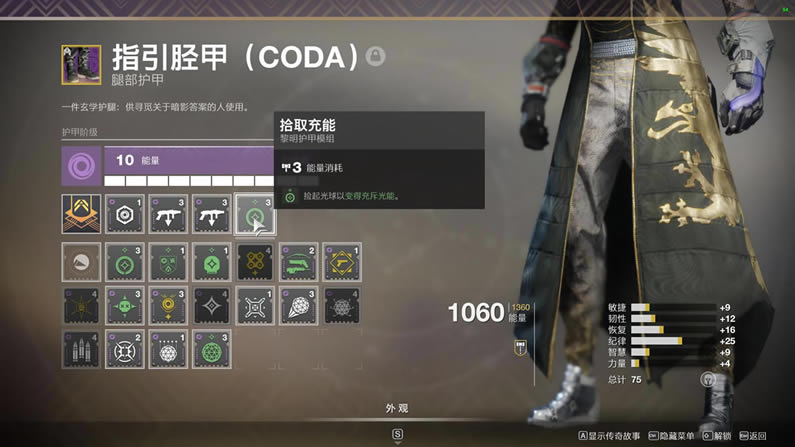Select the yellow orb mod costing 3

168,307
